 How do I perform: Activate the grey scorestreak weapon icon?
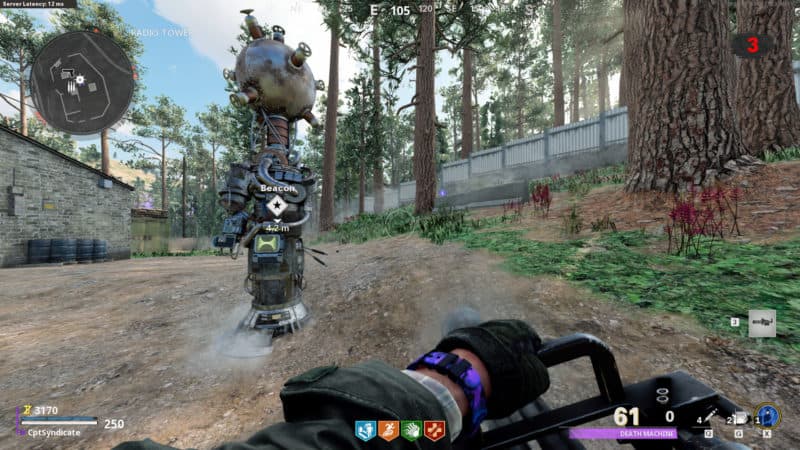[761, 323]
